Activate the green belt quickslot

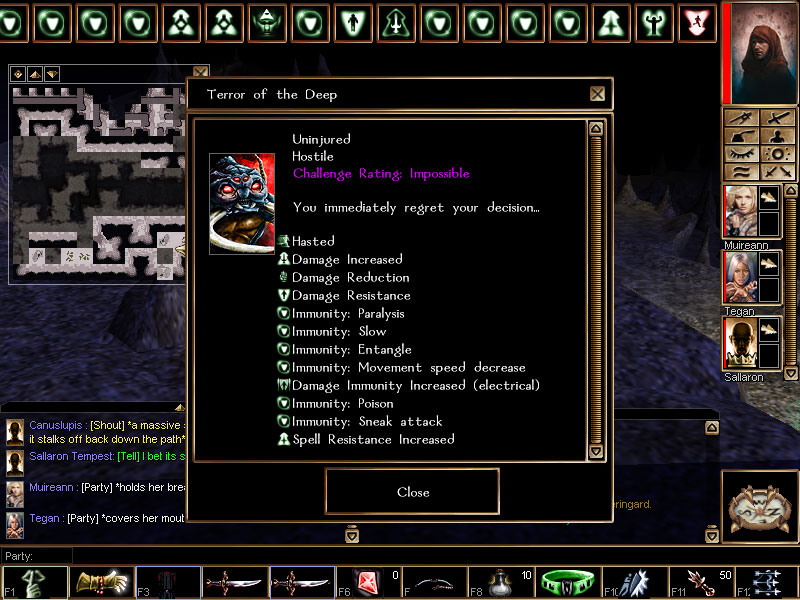[566, 583]
